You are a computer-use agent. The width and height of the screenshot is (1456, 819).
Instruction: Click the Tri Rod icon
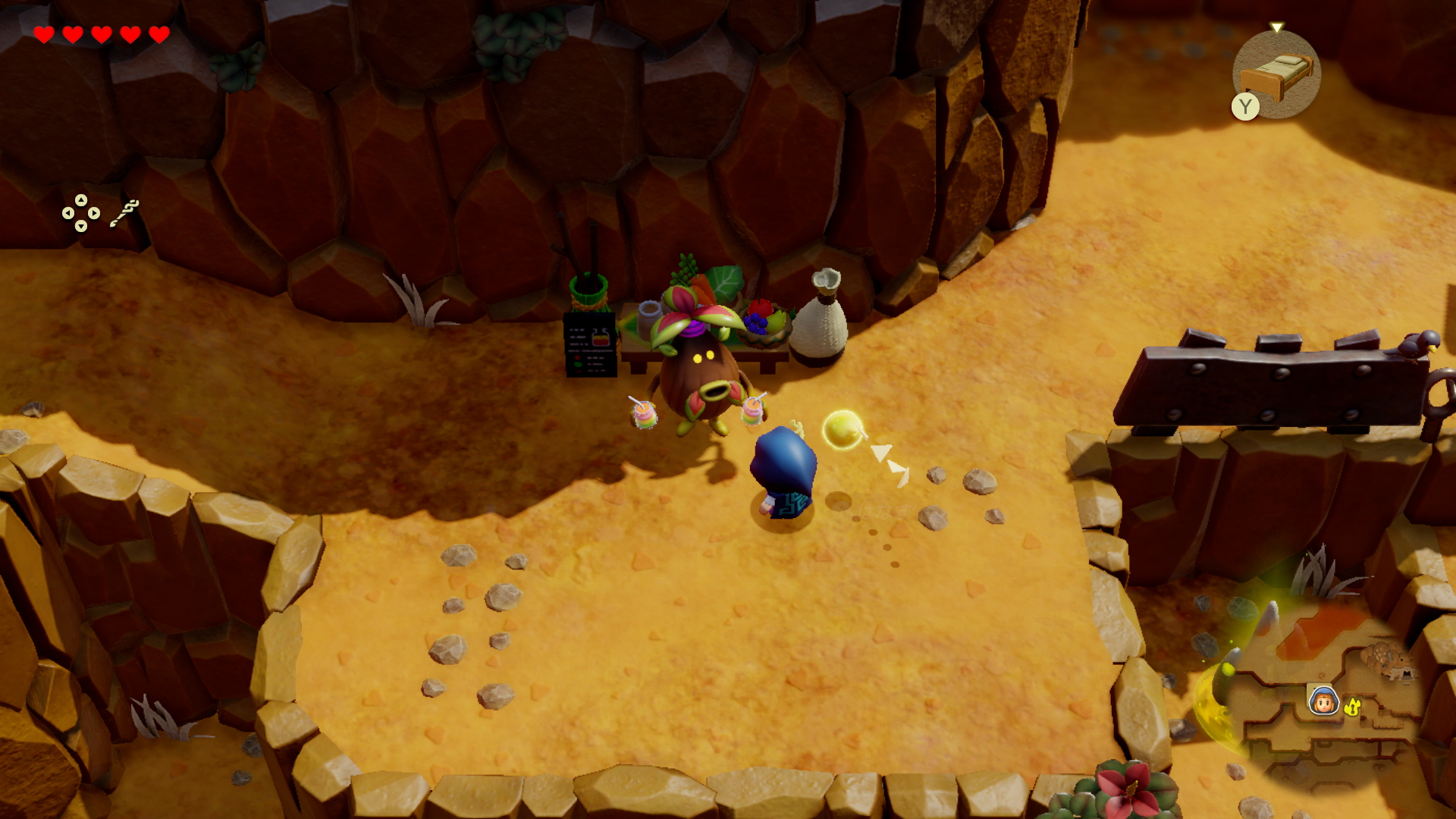click(124, 213)
